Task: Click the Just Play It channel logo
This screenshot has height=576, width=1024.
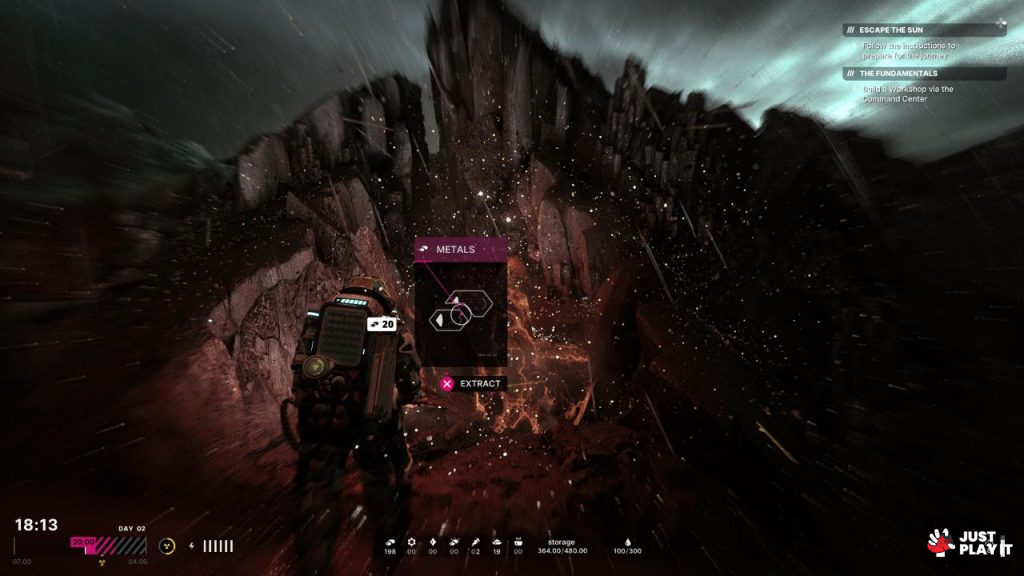Action: pyautogui.click(x=970, y=542)
